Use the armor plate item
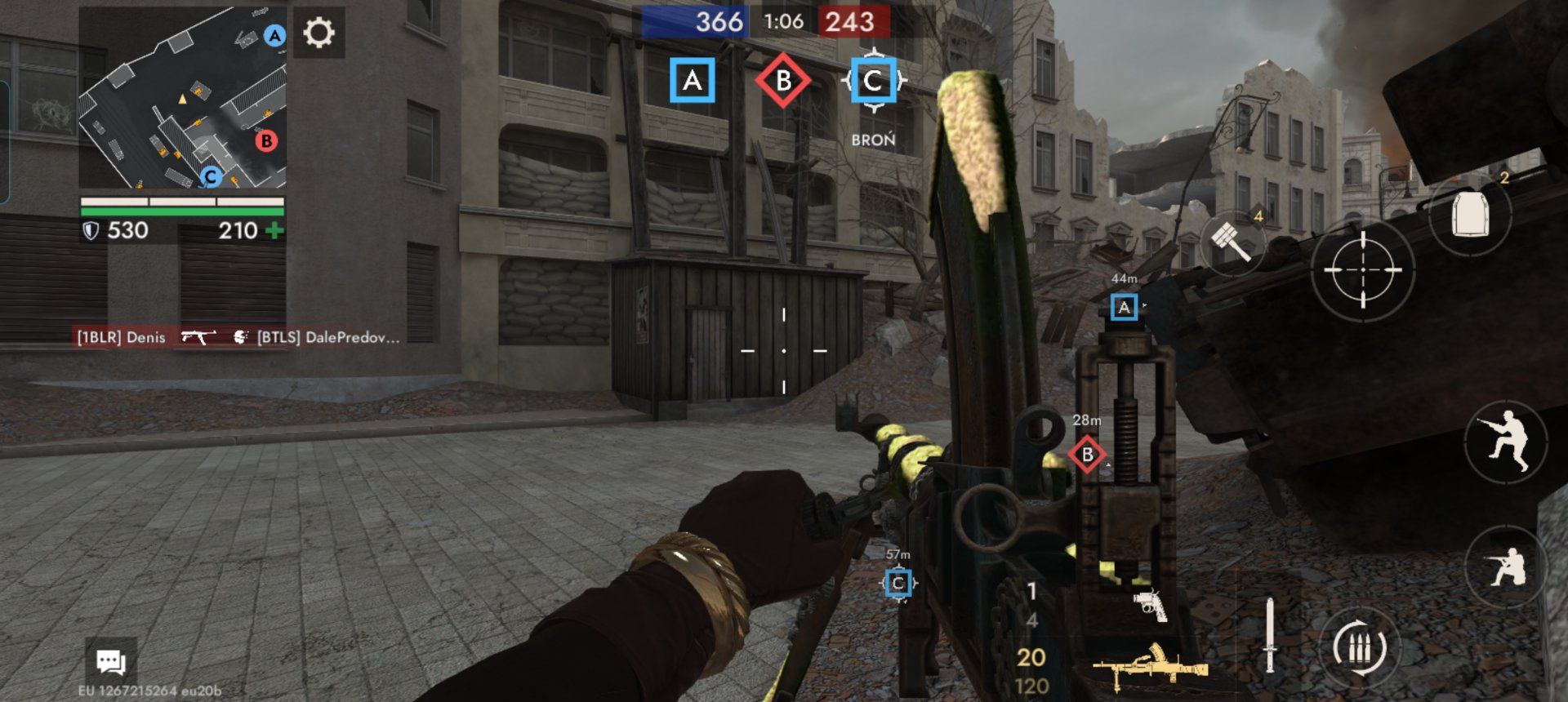The width and height of the screenshot is (1568, 702). (x=1470, y=215)
